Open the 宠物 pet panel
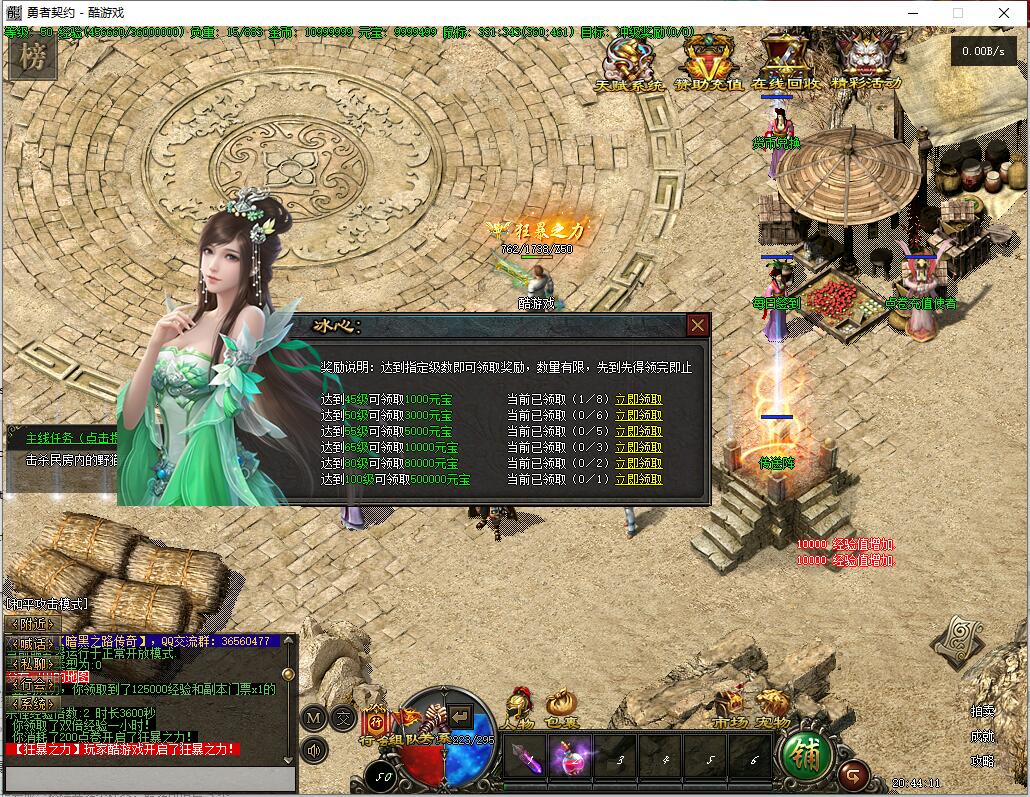The width and height of the screenshot is (1030, 797). click(772, 710)
